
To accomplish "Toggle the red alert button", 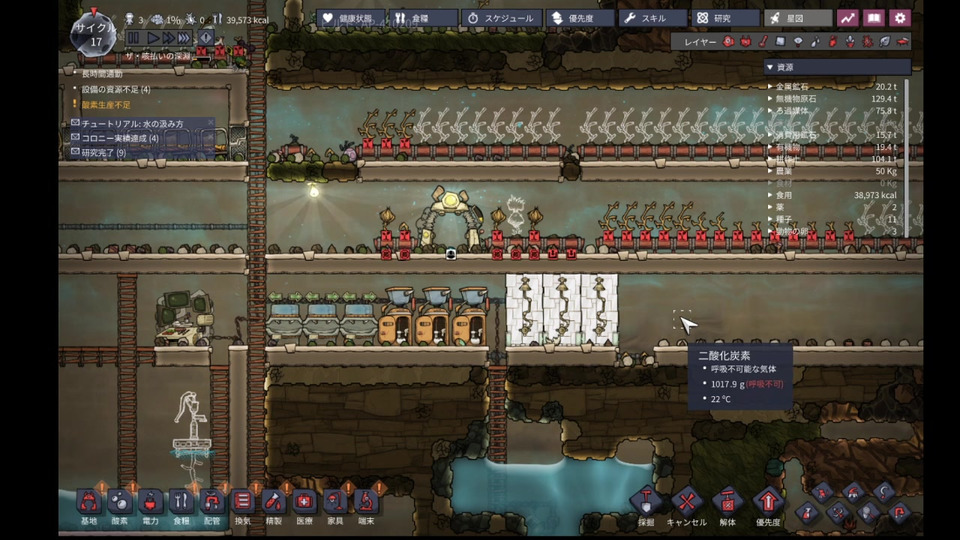I will 206,38.
